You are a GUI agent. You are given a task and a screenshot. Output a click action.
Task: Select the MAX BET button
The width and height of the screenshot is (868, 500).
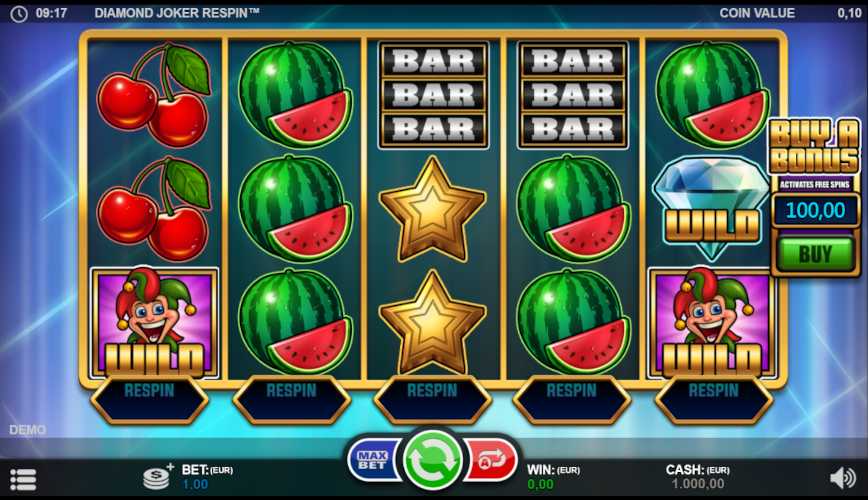(x=373, y=461)
